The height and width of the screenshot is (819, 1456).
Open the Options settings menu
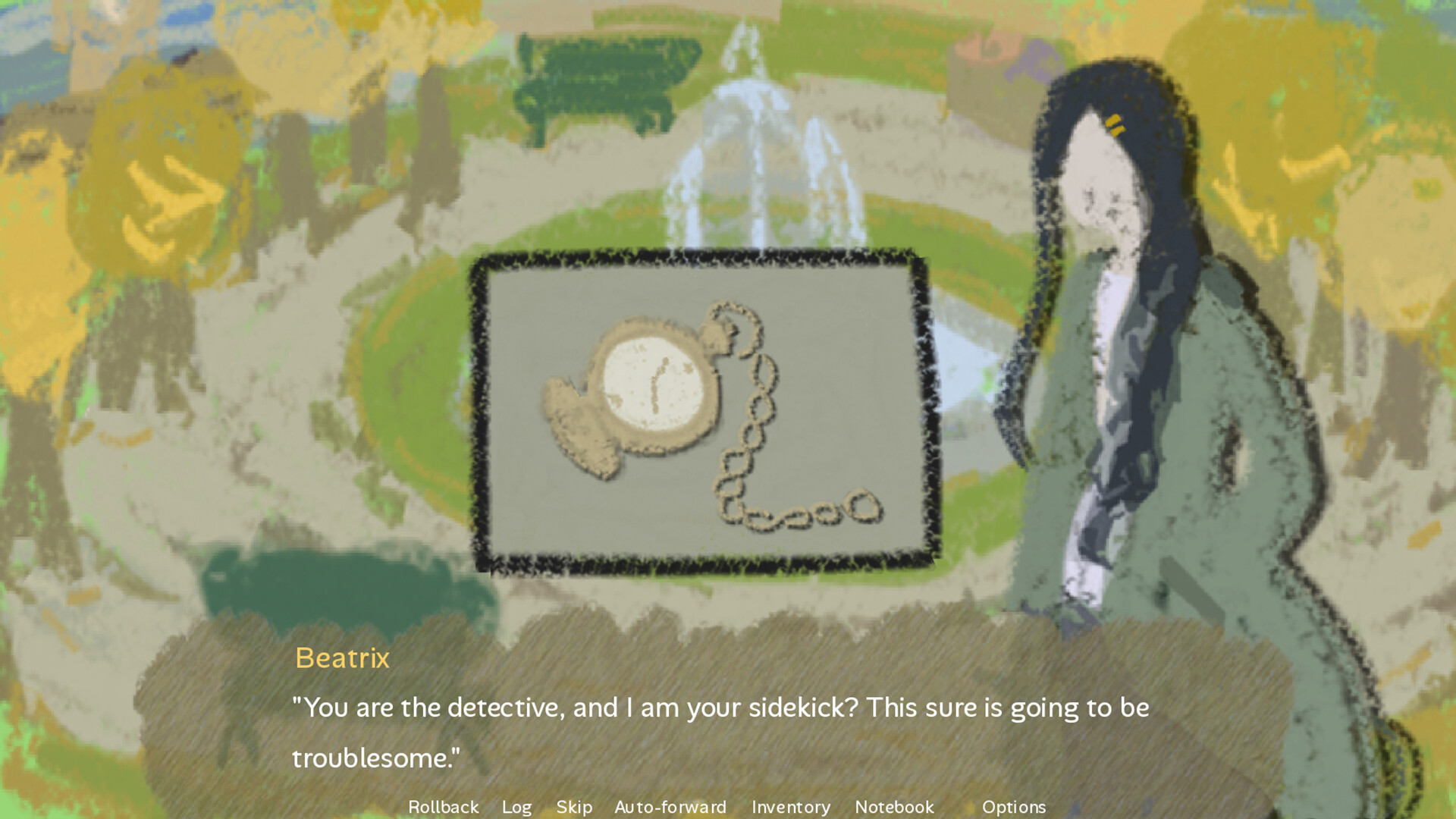pyautogui.click(x=1014, y=807)
